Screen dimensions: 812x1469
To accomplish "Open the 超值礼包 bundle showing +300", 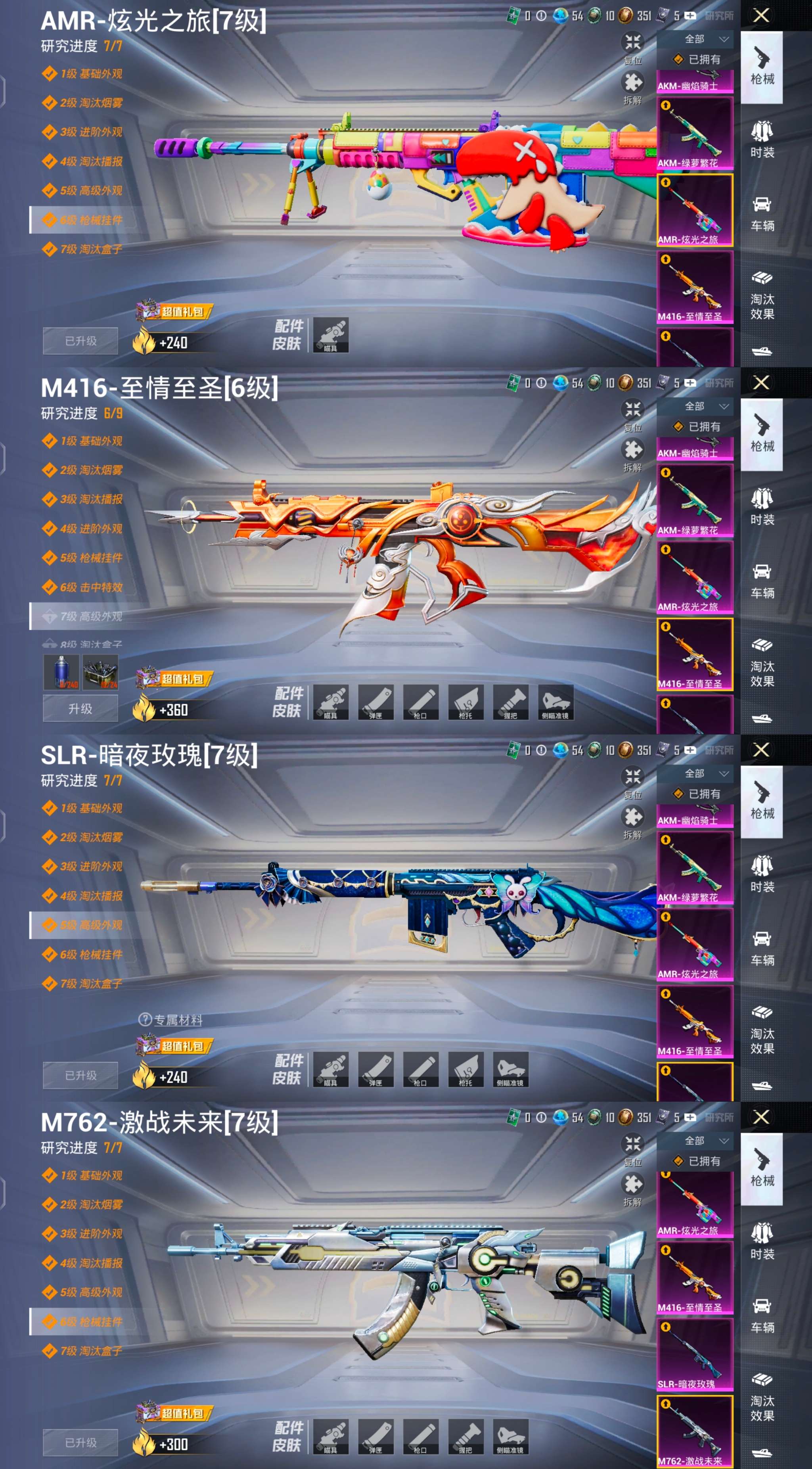I will point(174,1414).
